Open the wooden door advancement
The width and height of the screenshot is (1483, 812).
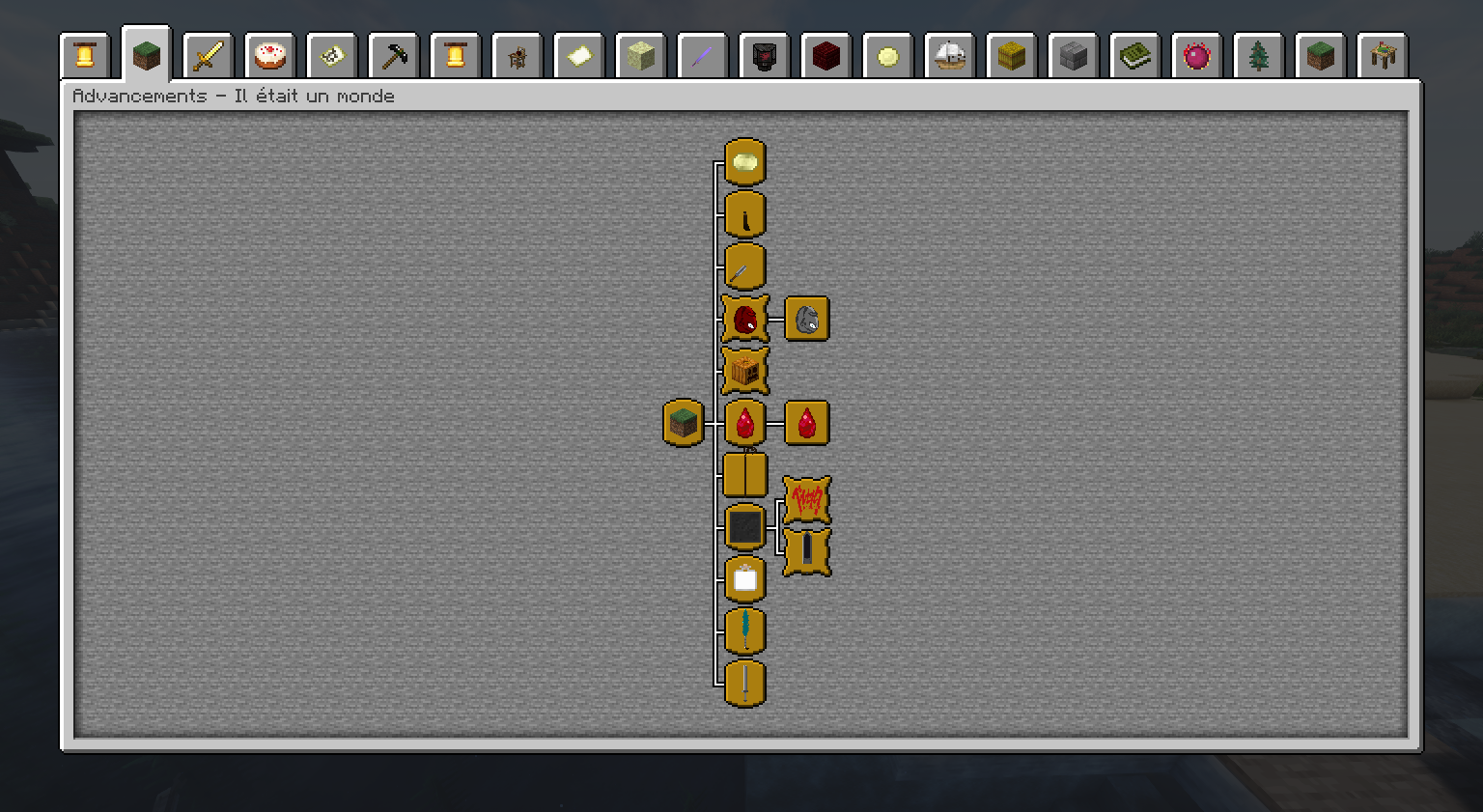[x=743, y=473]
